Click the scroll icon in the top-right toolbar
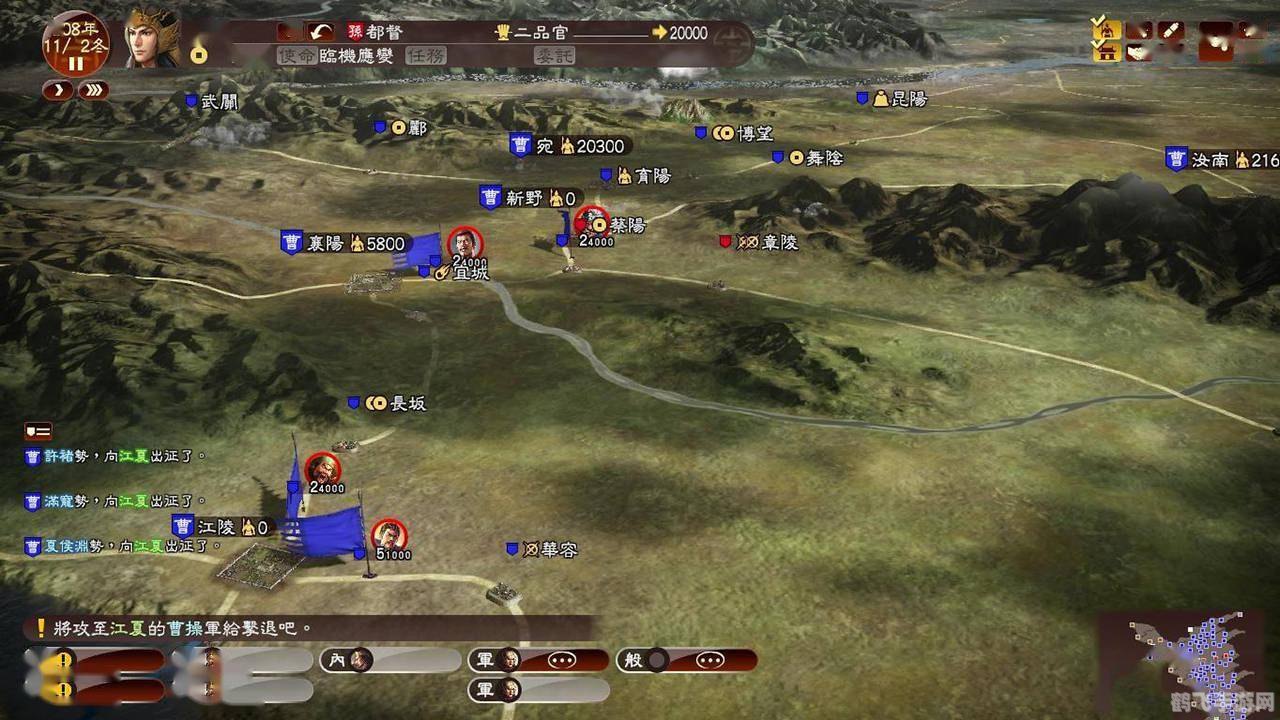Screen dimensions: 1280x720 1171,30
